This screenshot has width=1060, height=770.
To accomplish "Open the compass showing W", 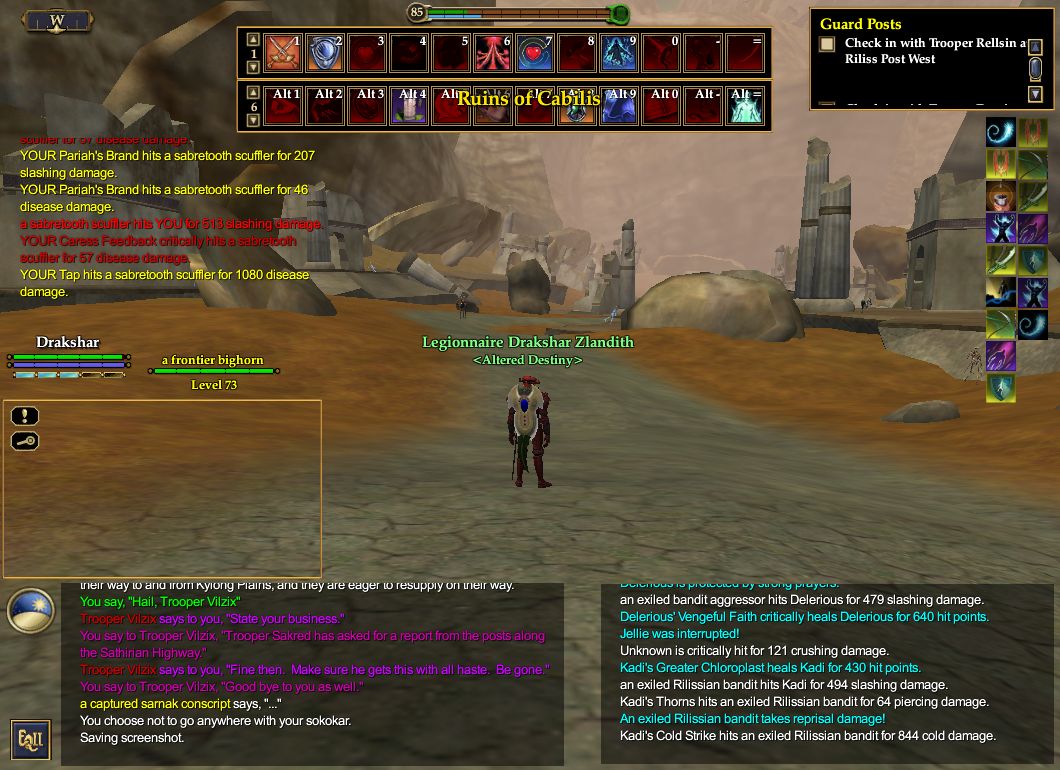I will pyautogui.click(x=57, y=19).
